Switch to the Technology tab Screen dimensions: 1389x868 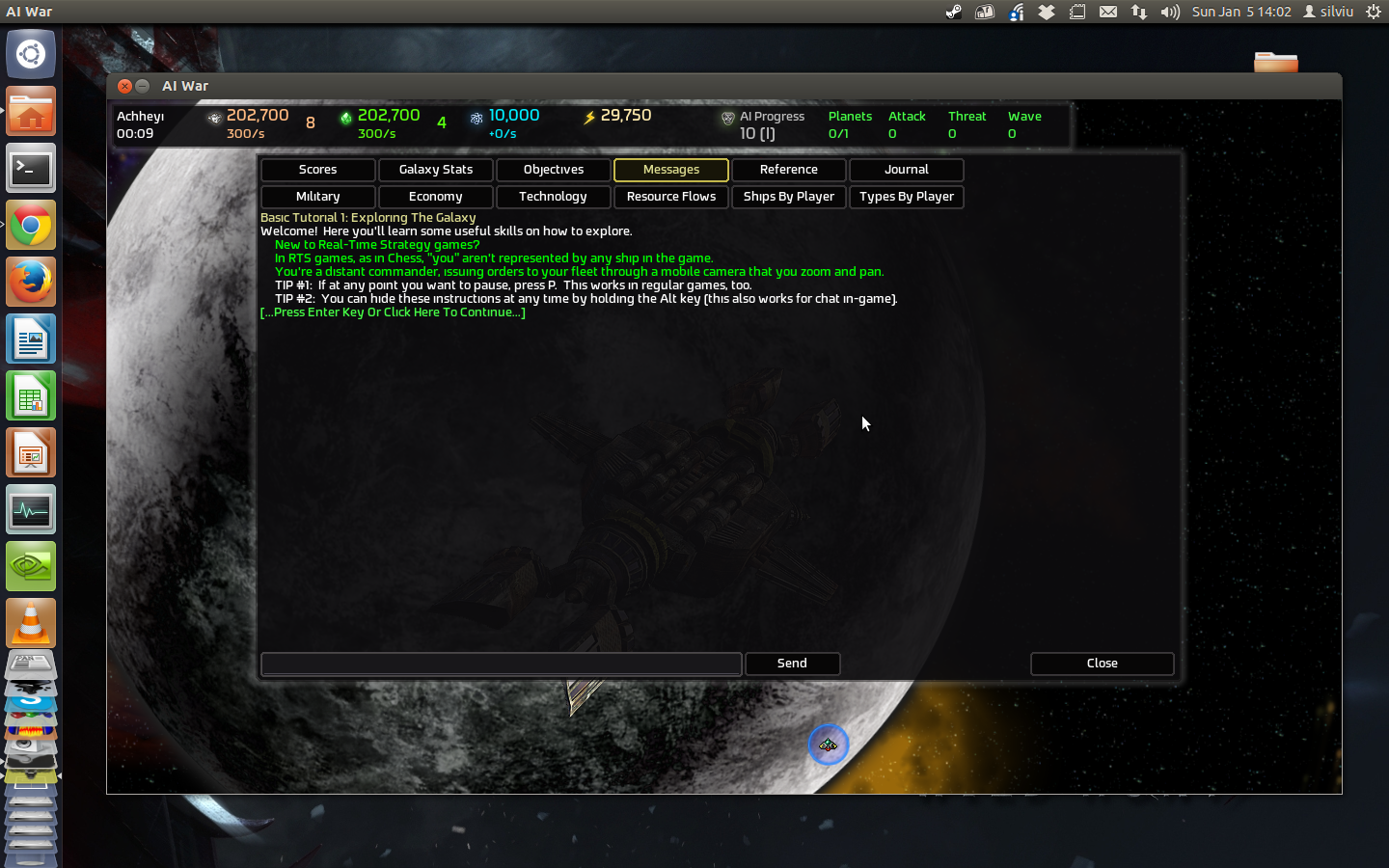point(553,197)
